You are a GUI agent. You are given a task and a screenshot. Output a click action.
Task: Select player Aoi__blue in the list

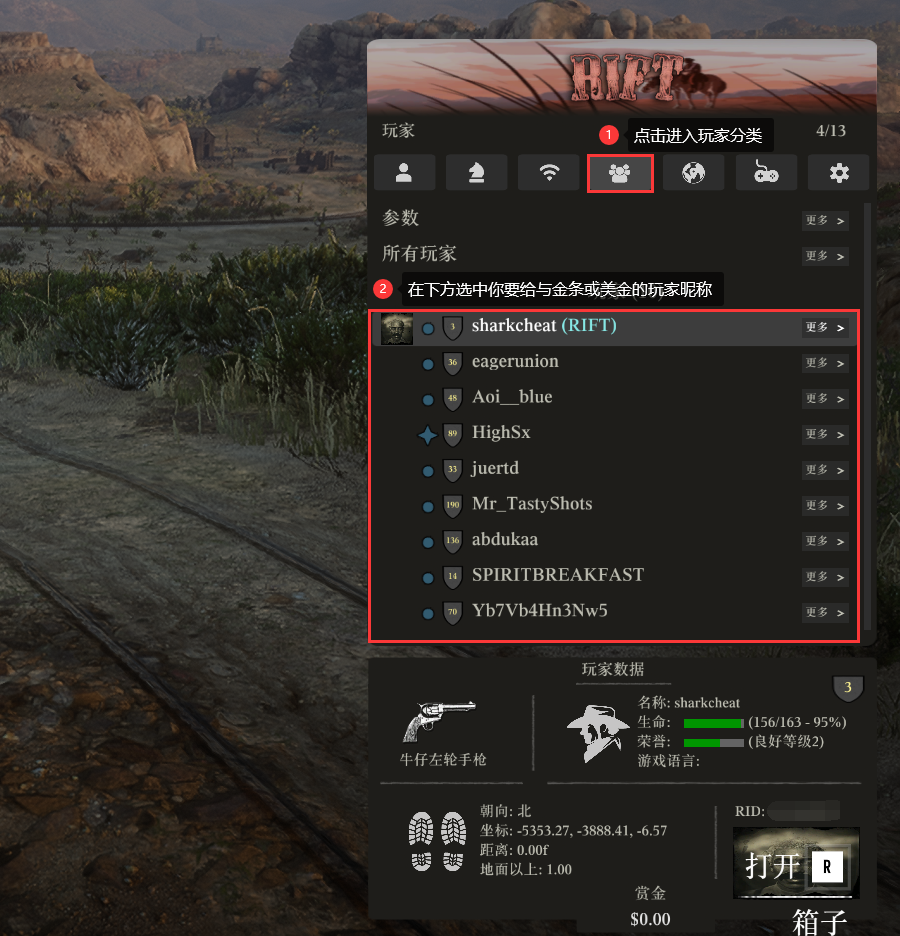coord(512,398)
